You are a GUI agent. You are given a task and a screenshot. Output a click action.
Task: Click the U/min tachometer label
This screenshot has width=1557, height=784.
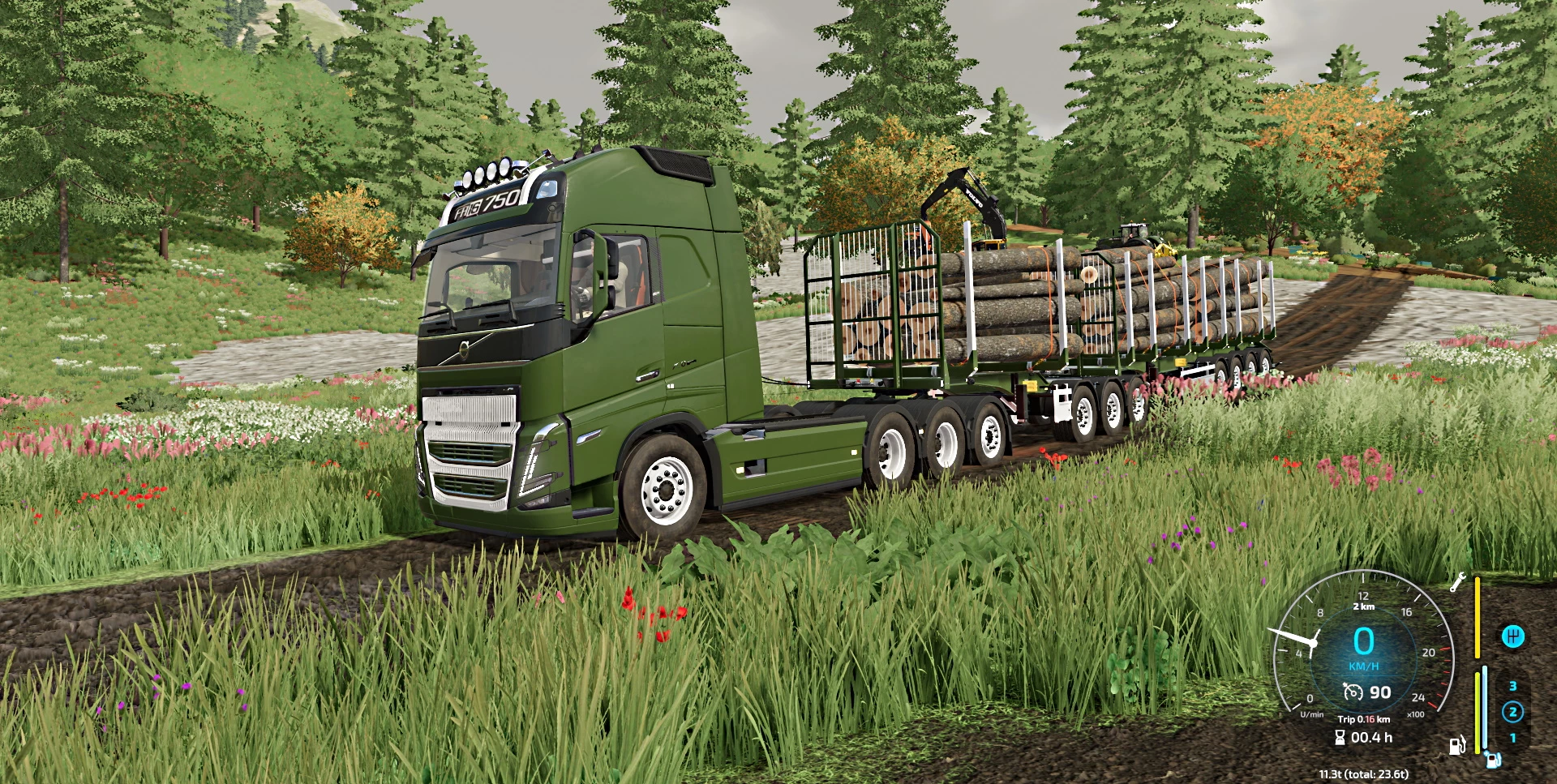click(1312, 714)
